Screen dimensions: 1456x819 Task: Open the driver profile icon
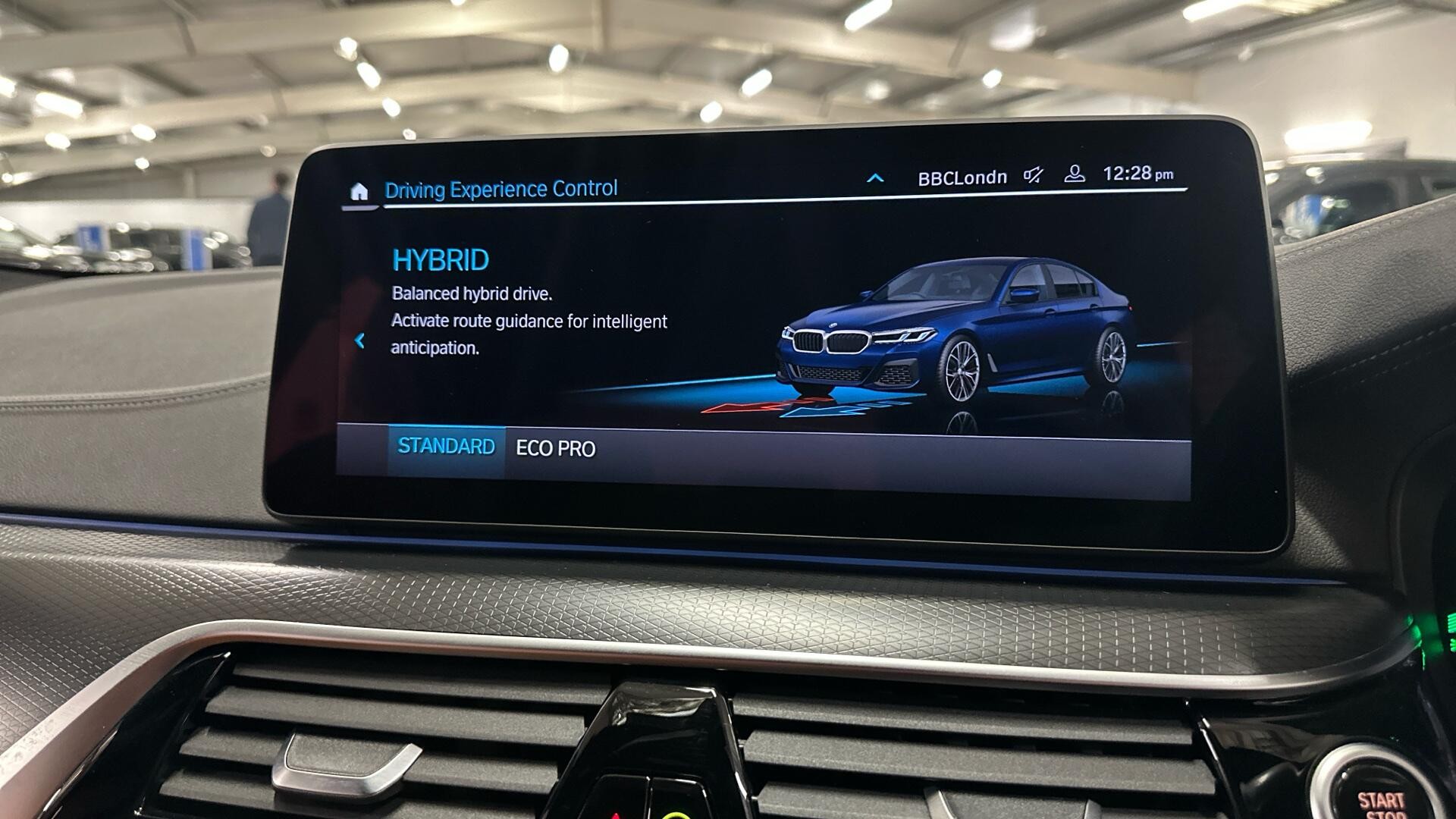(1074, 174)
